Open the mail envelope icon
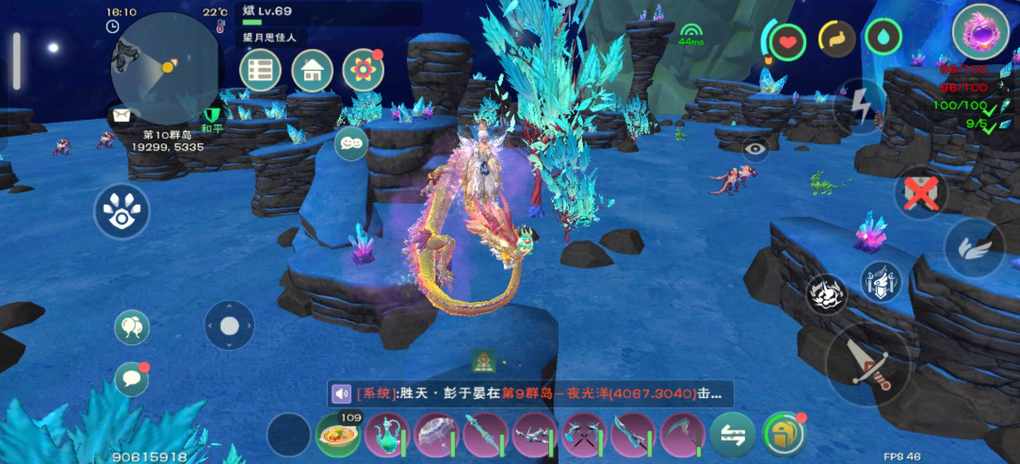Viewport: 1020px width, 464px height. pos(122,115)
